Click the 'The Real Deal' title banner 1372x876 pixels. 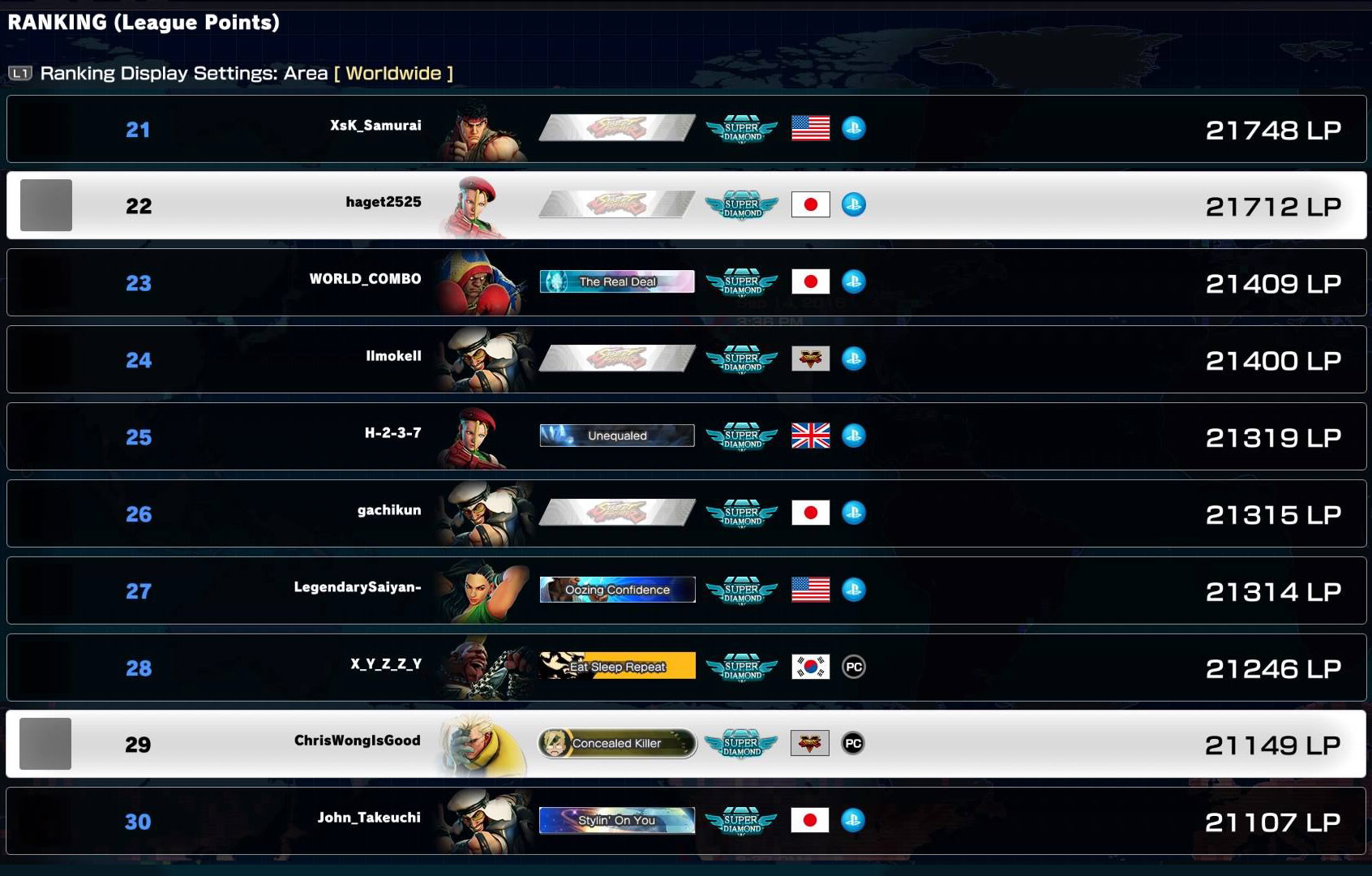616,281
